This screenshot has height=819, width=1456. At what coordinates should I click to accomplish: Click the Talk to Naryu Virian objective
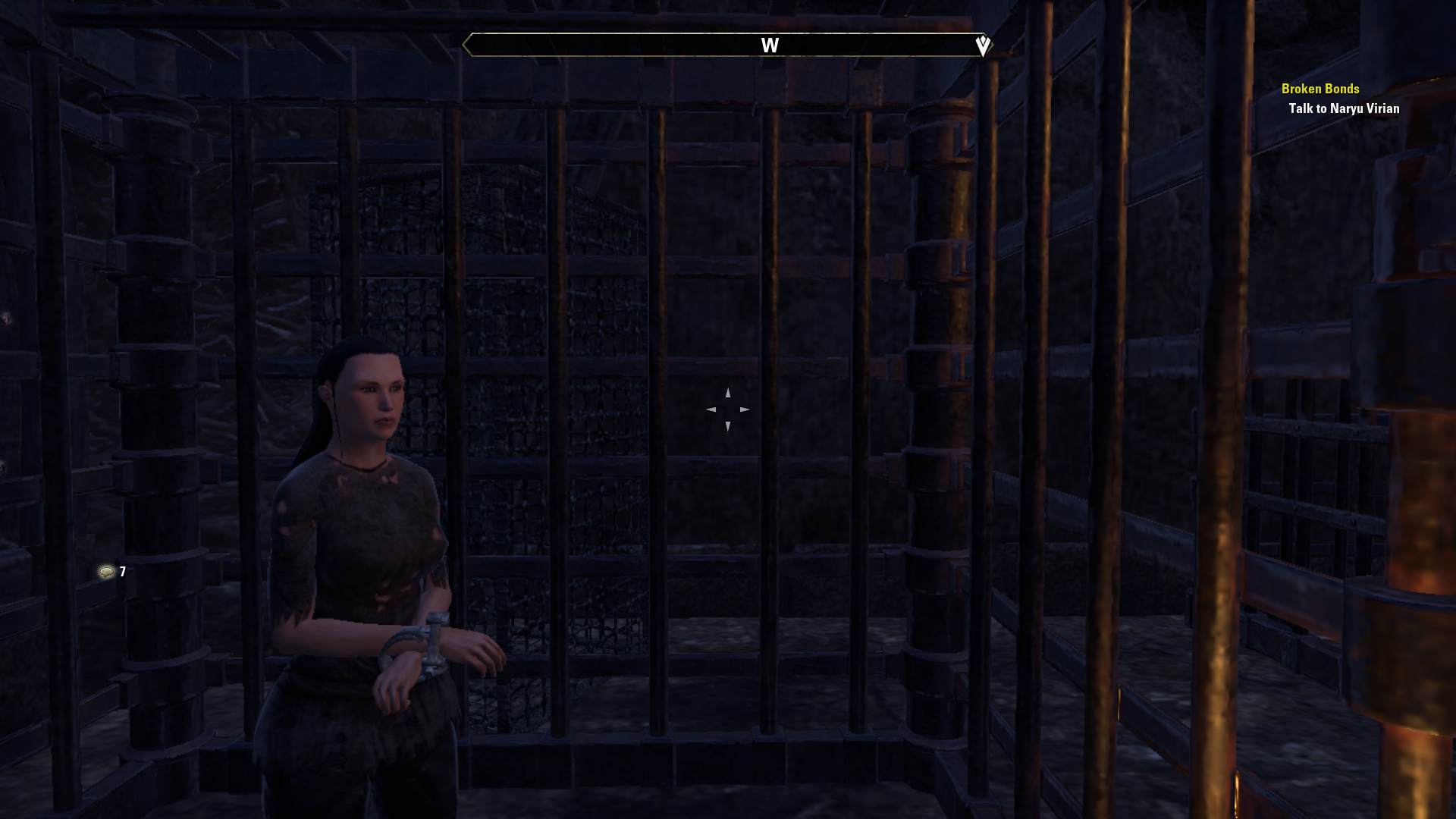tap(1344, 108)
